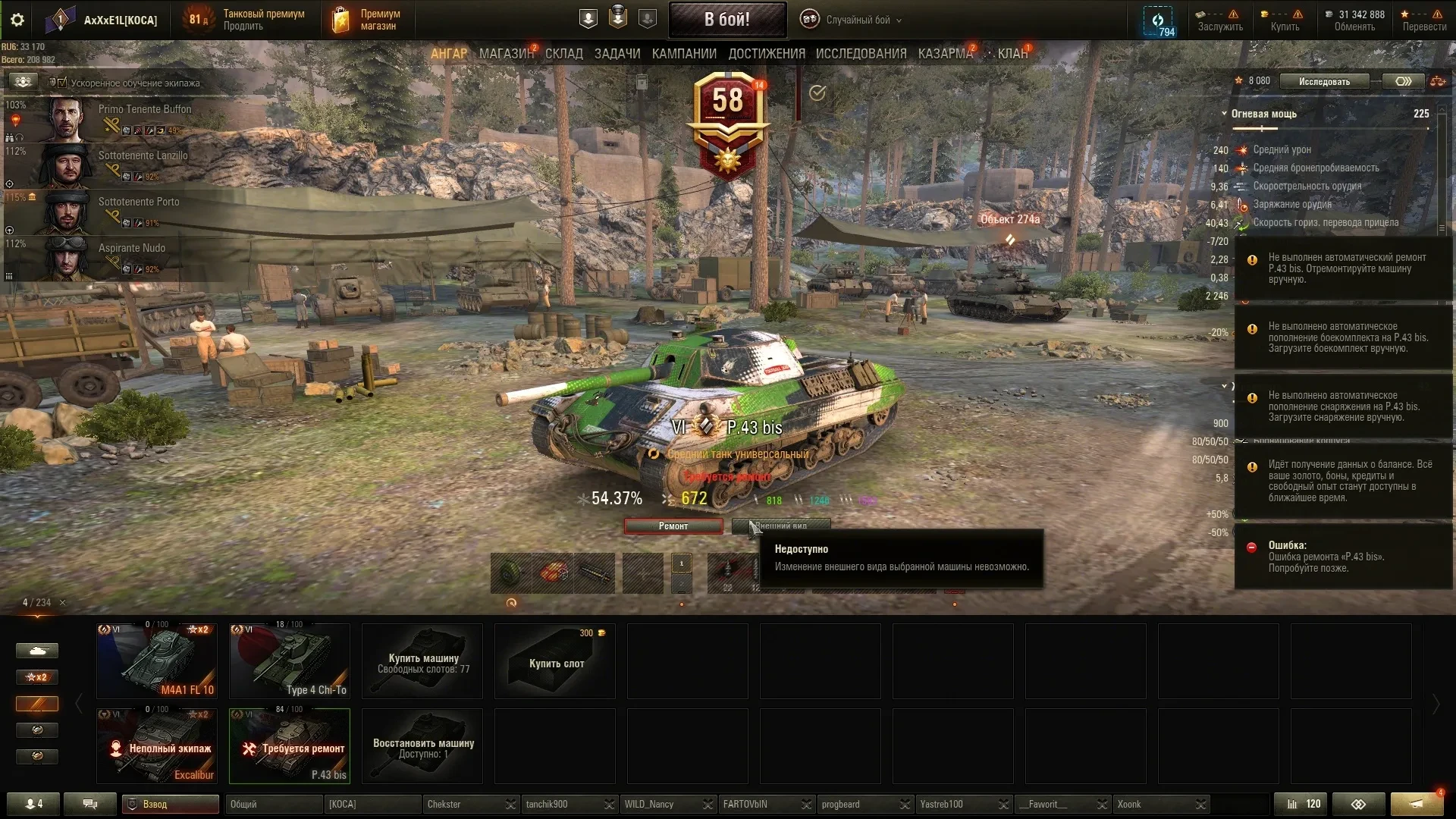Choose the Excalibur tank in carousel
Viewport: 1456px width, 819px height.
[157, 746]
